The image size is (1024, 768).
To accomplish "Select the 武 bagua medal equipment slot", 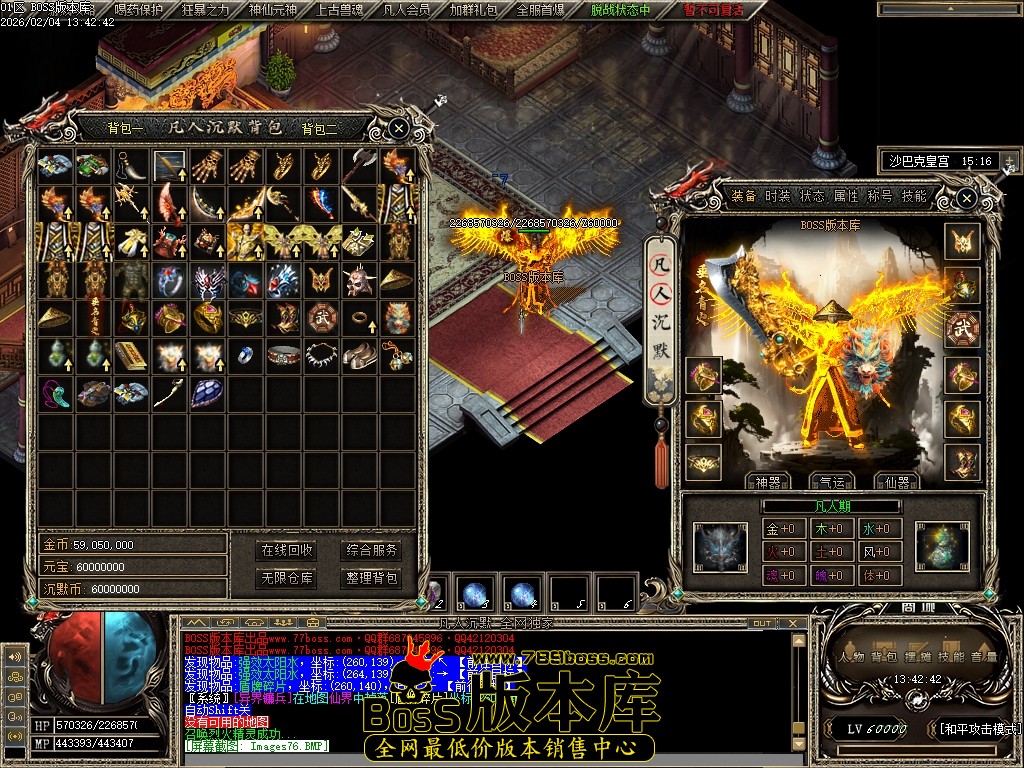I will (962, 329).
